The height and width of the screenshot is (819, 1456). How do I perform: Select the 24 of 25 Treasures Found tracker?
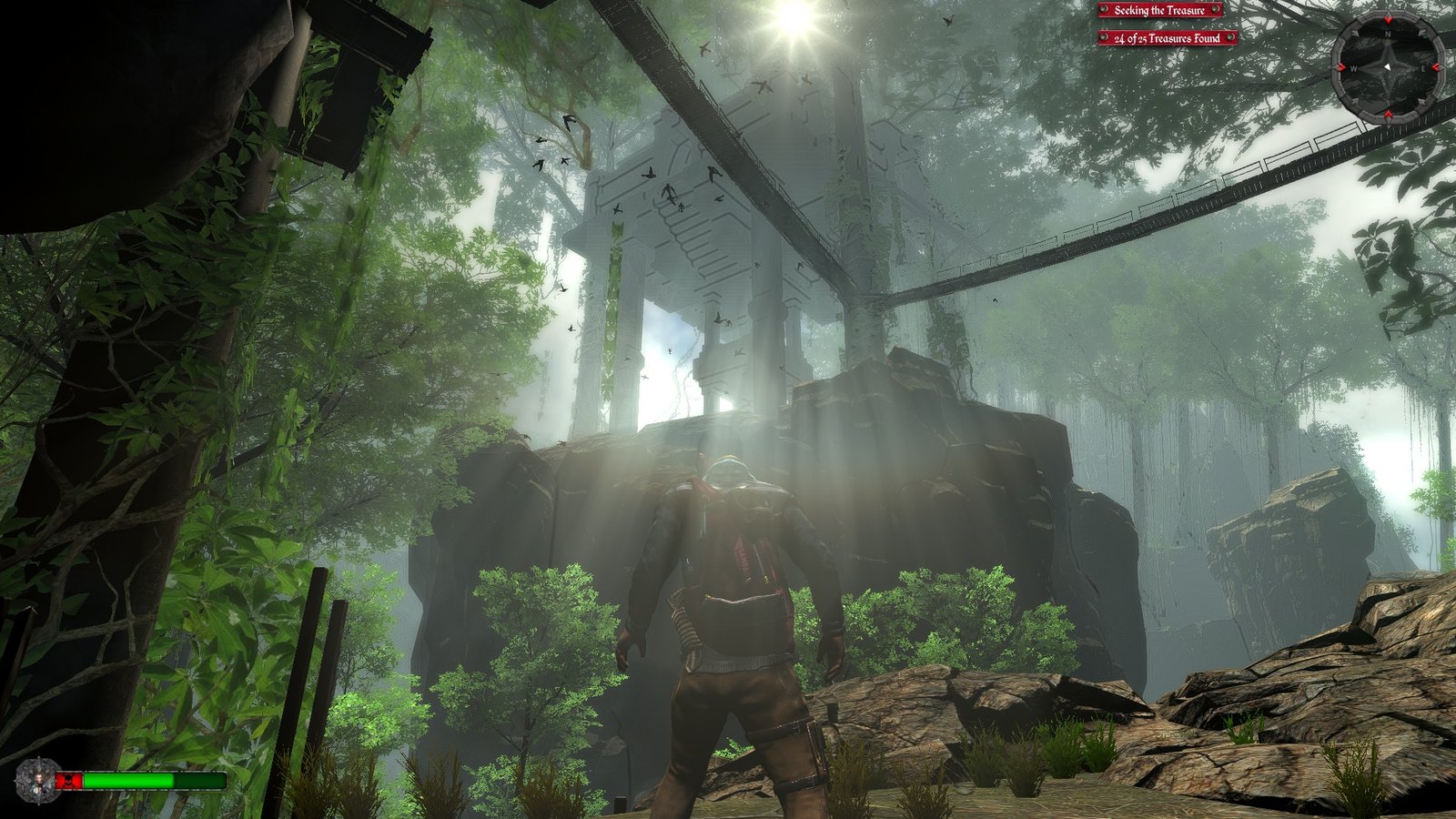[1167, 38]
